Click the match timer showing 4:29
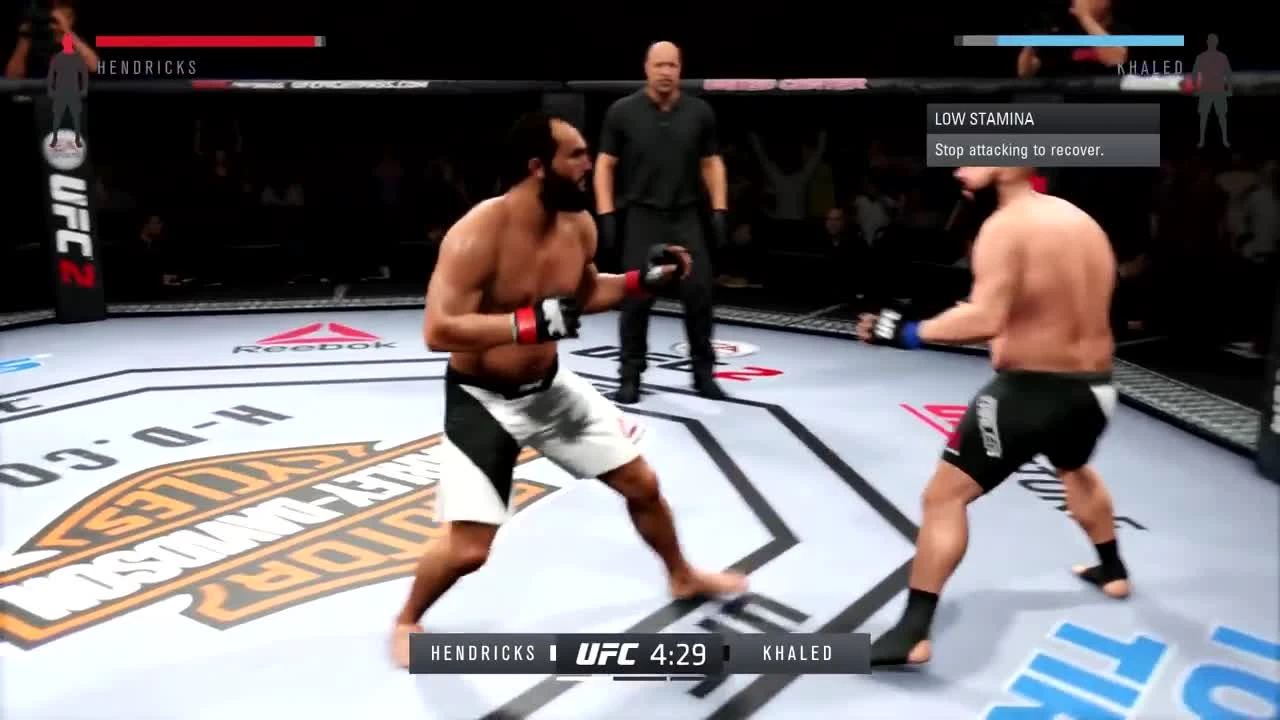The height and width of the screenshot is (720, 1280). click(x=680, y=653)
